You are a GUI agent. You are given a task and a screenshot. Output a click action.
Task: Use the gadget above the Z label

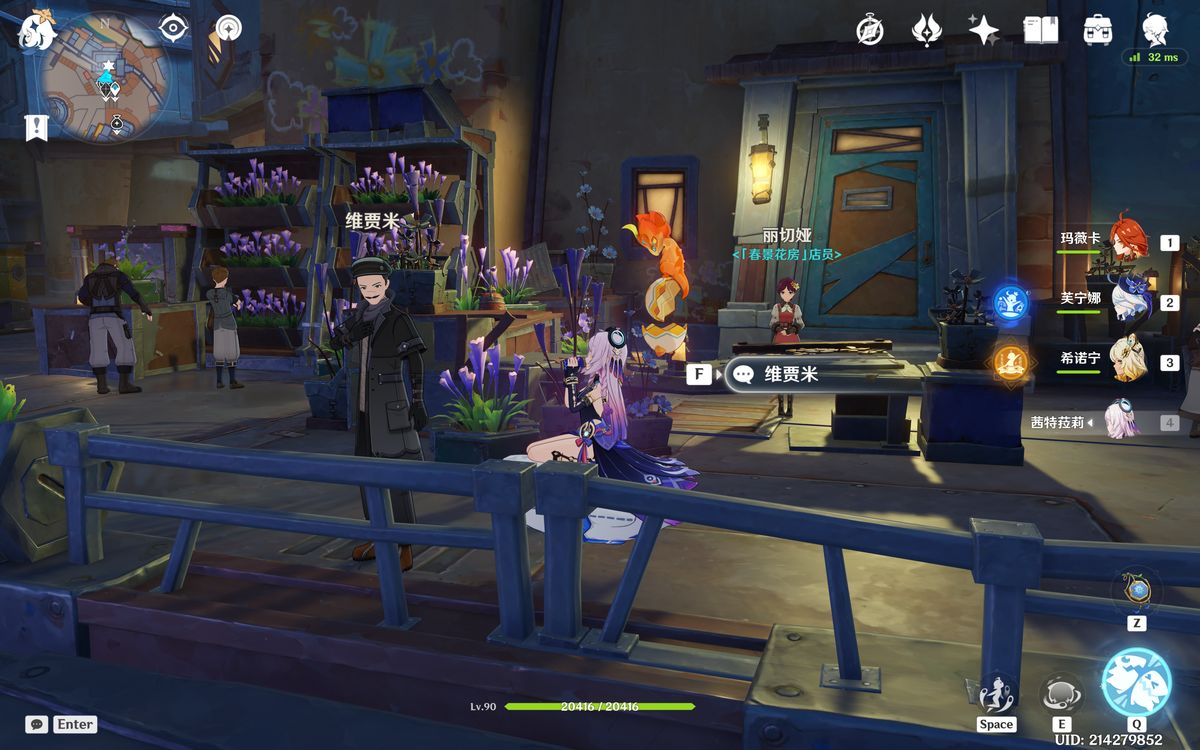pyautogui.click(x=1136, y=591)
